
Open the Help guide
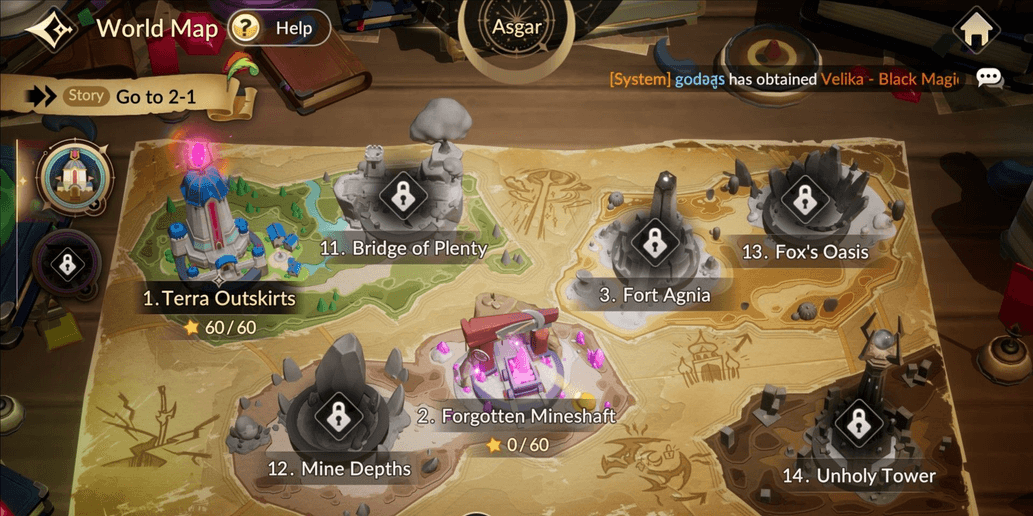278,28
